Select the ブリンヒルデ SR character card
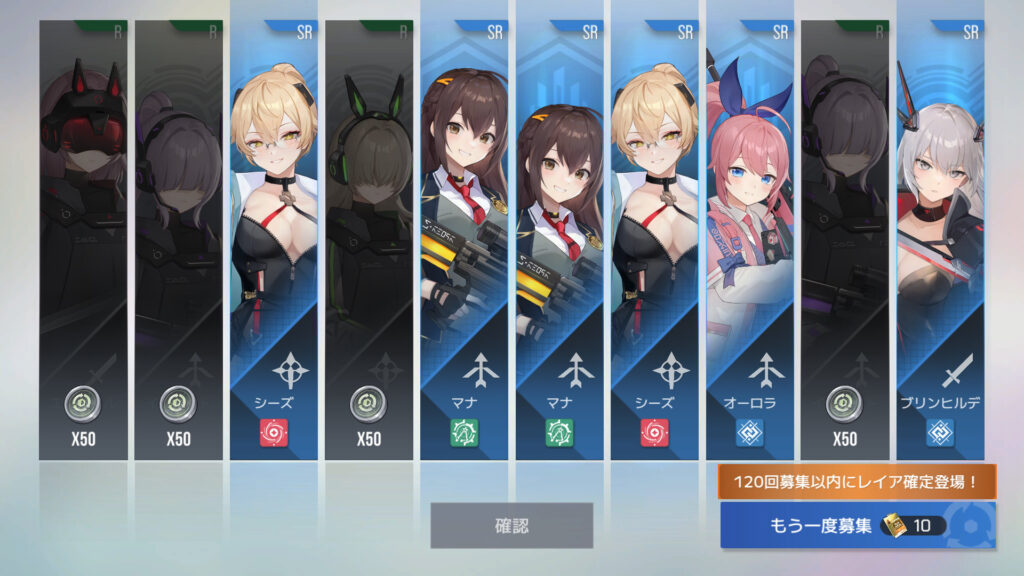 pyautogui.click(x=939, y=240)
